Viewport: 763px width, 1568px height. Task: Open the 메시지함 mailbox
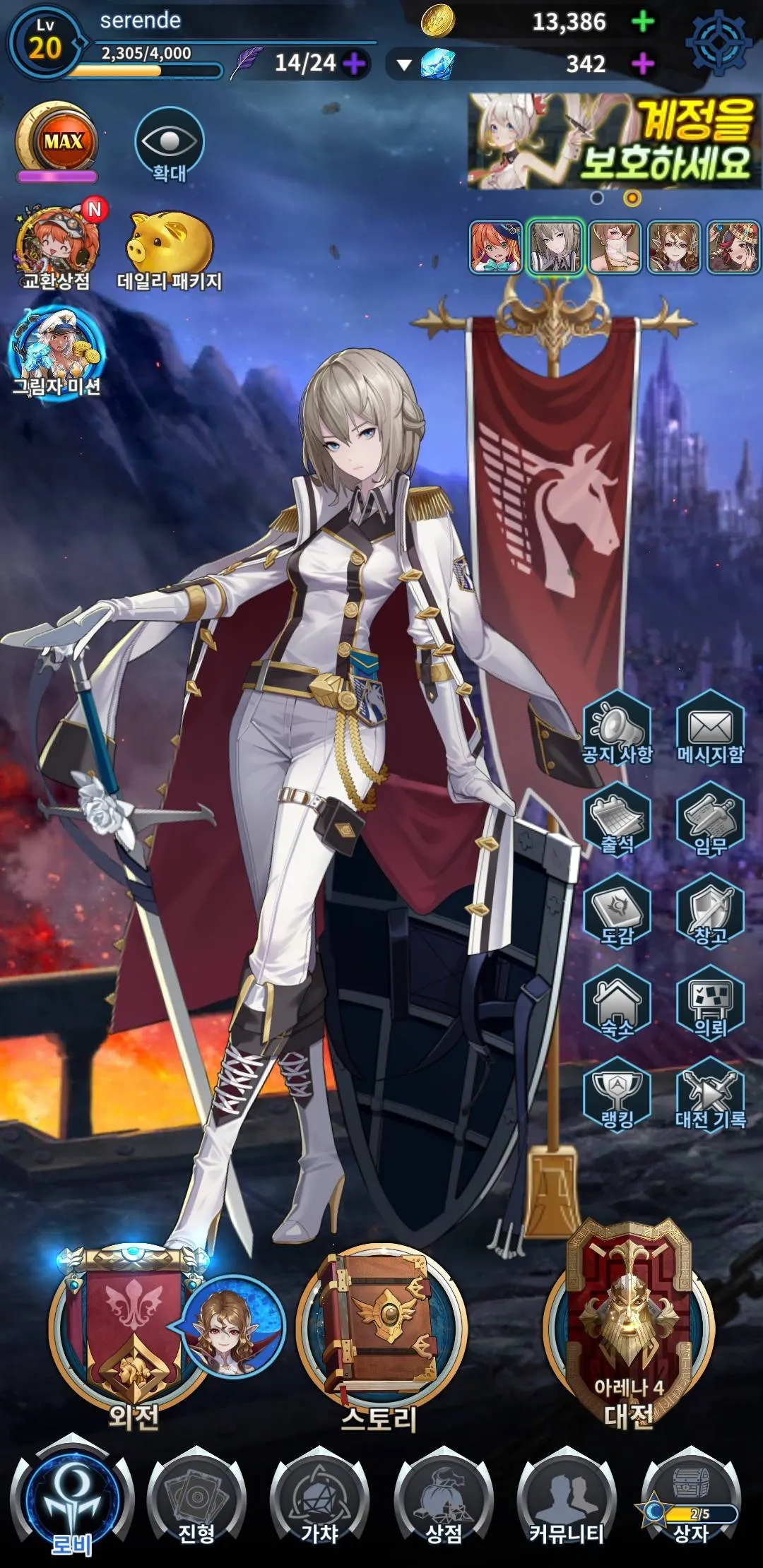[710, 729]
